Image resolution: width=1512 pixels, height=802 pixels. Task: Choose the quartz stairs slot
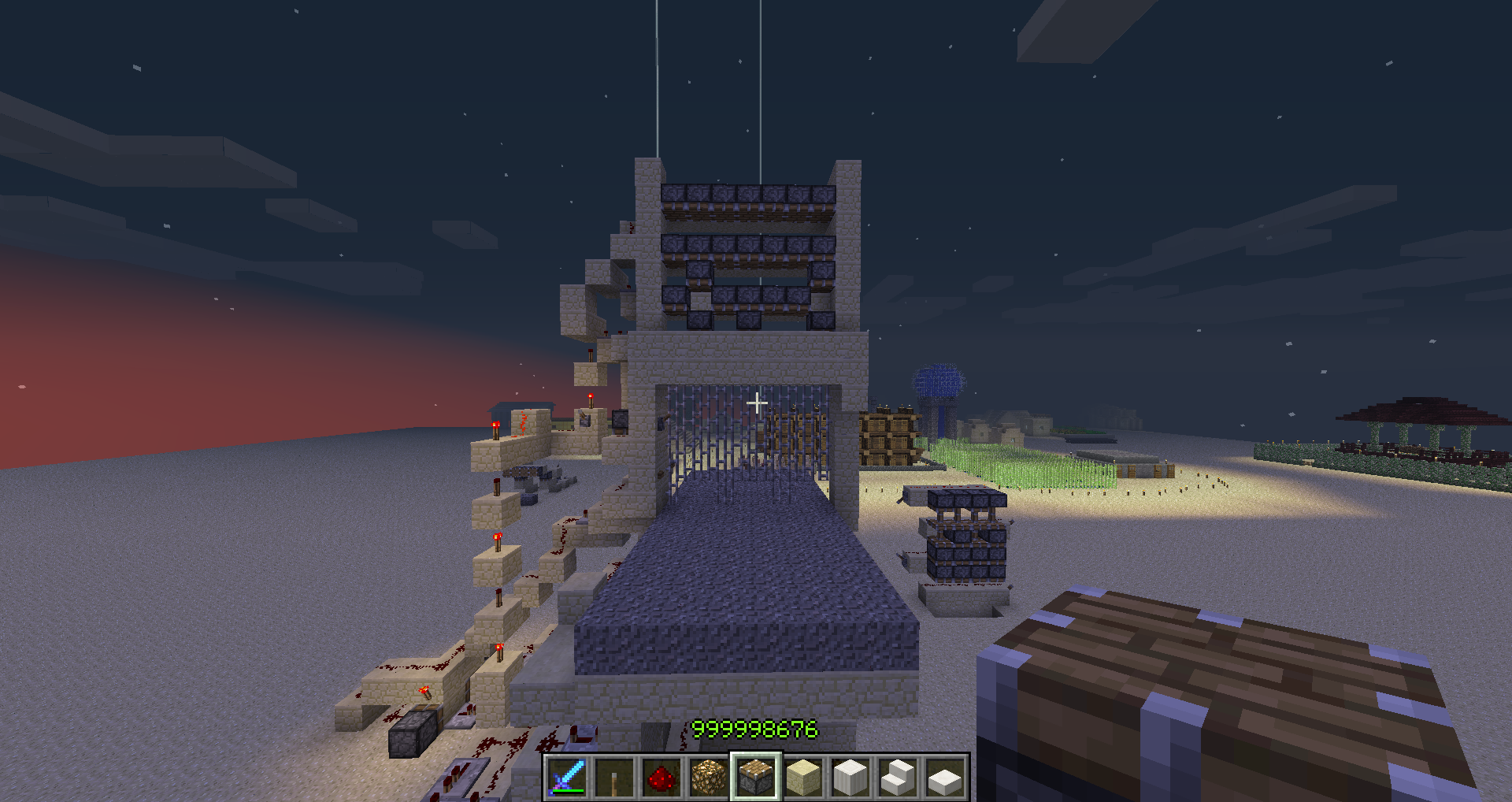click(x=898, y=777)
